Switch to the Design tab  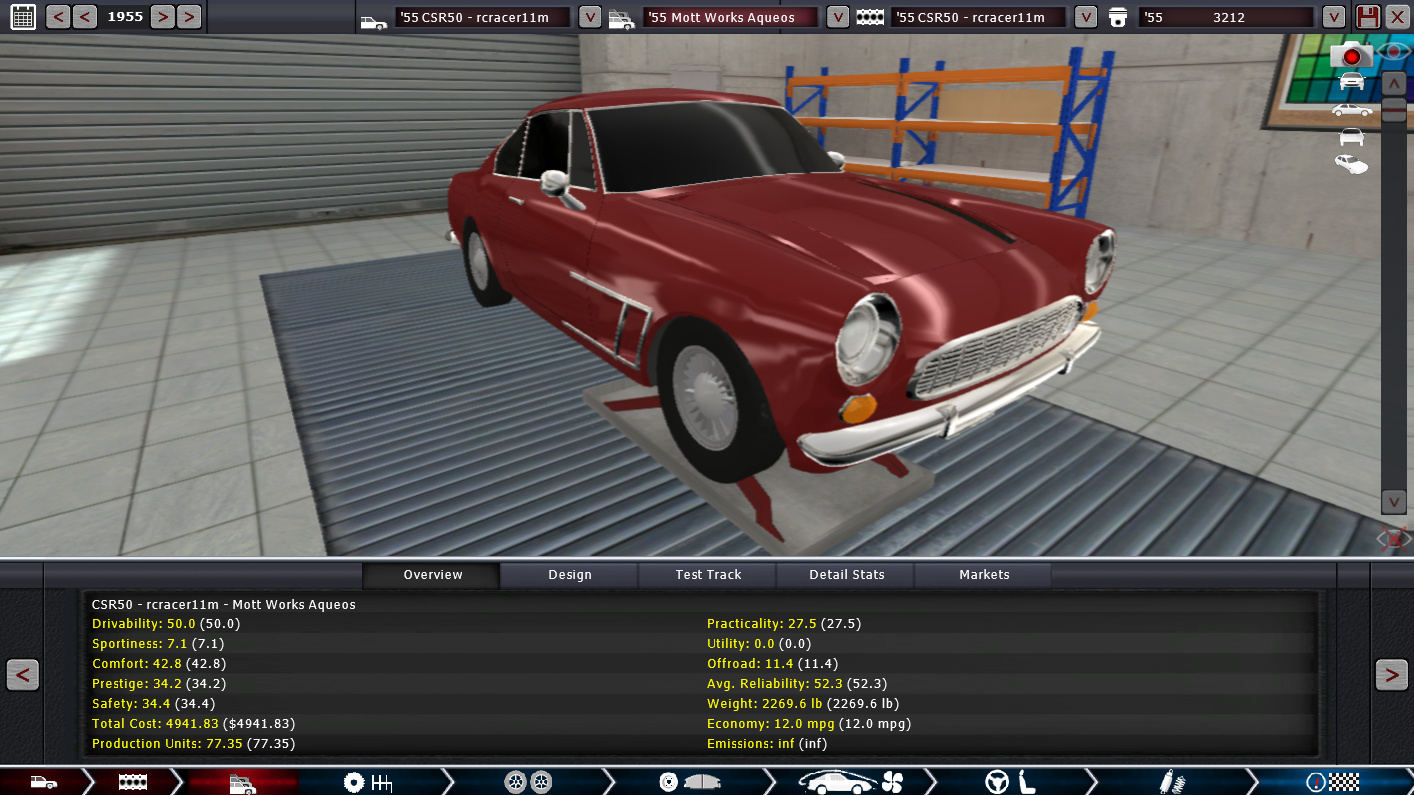(569, 575)
